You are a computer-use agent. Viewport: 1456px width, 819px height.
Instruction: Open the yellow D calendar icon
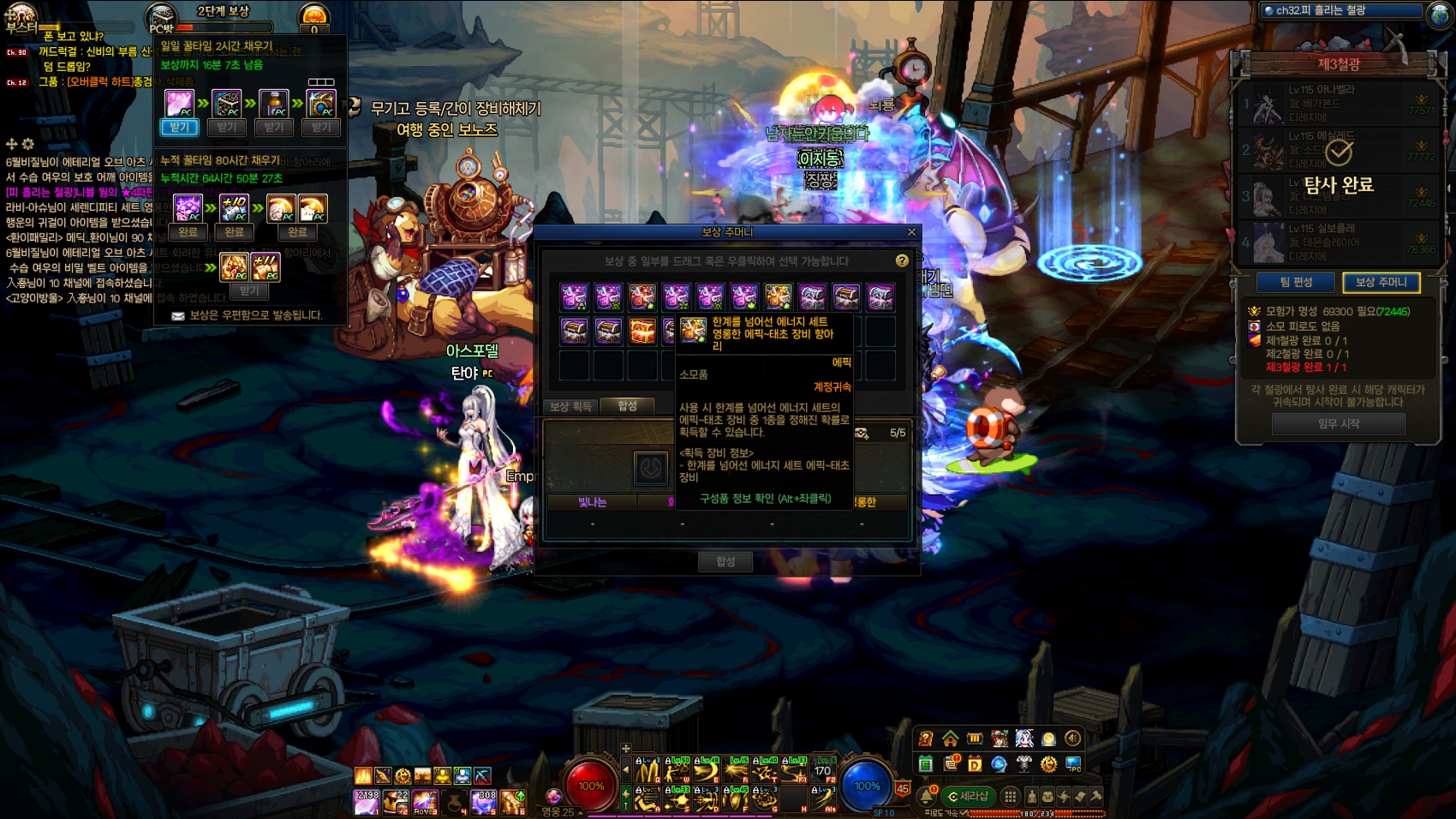pyautogui.click(x=975, y=763)
